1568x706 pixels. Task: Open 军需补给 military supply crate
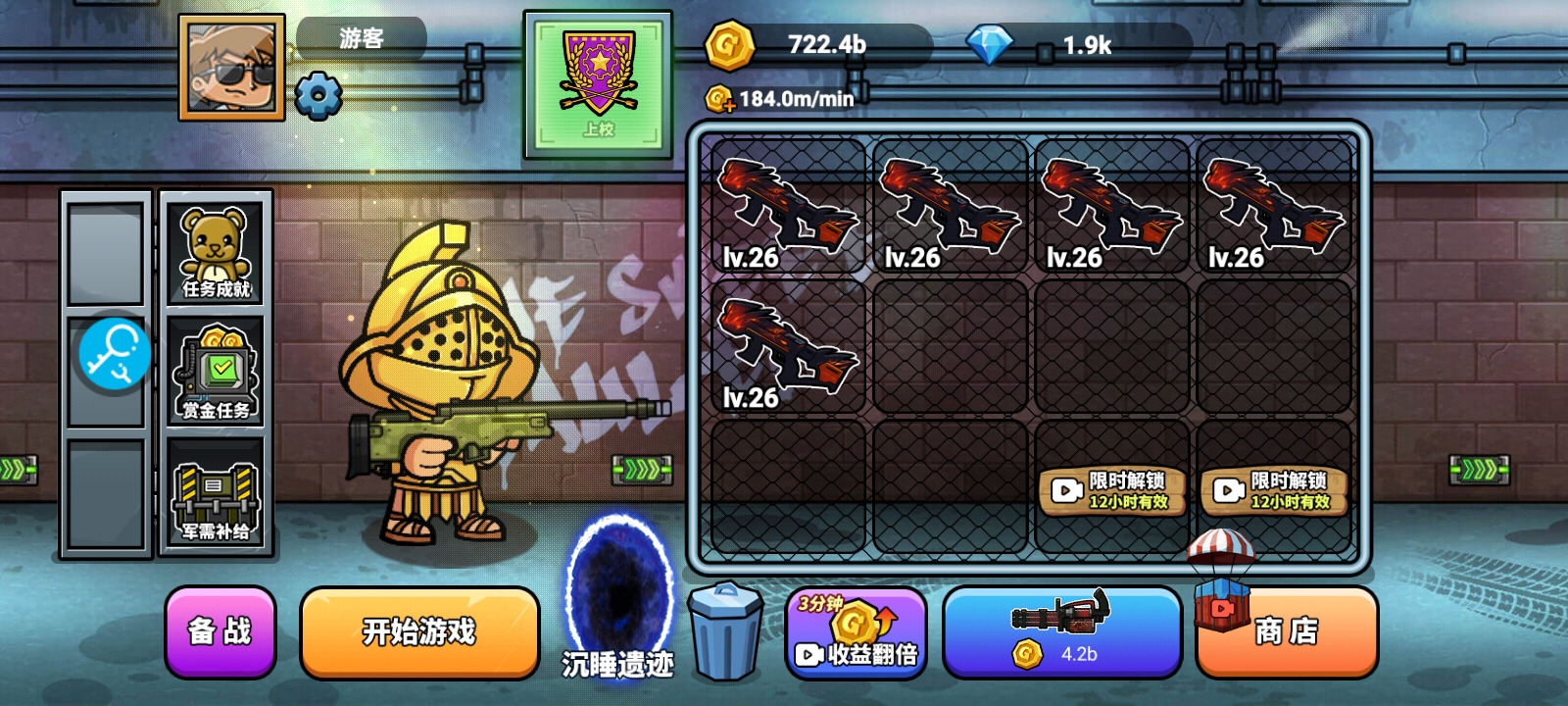click(216, 497)
